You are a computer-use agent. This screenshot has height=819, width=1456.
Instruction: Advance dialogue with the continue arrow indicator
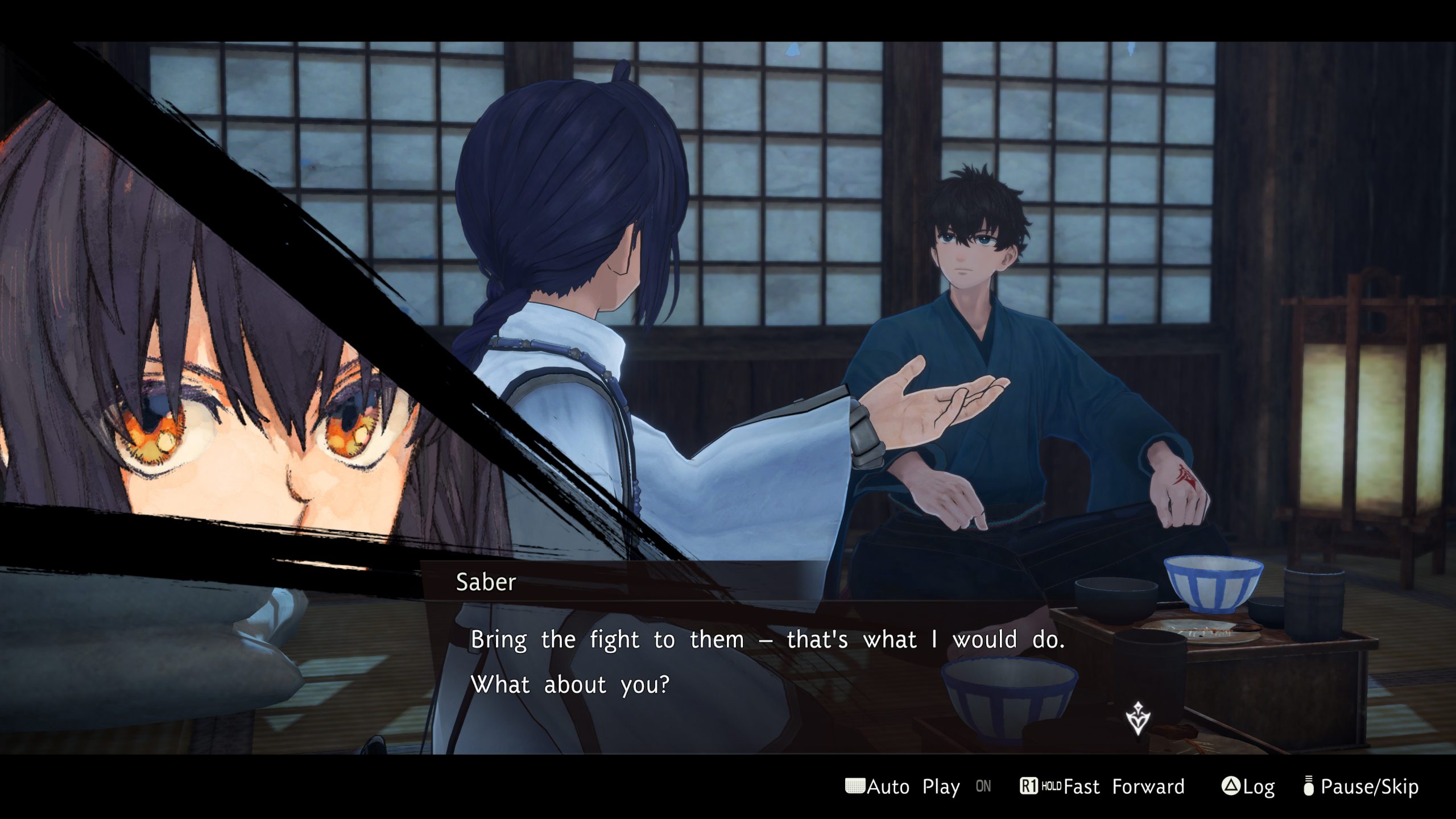tap(1137, 719)
